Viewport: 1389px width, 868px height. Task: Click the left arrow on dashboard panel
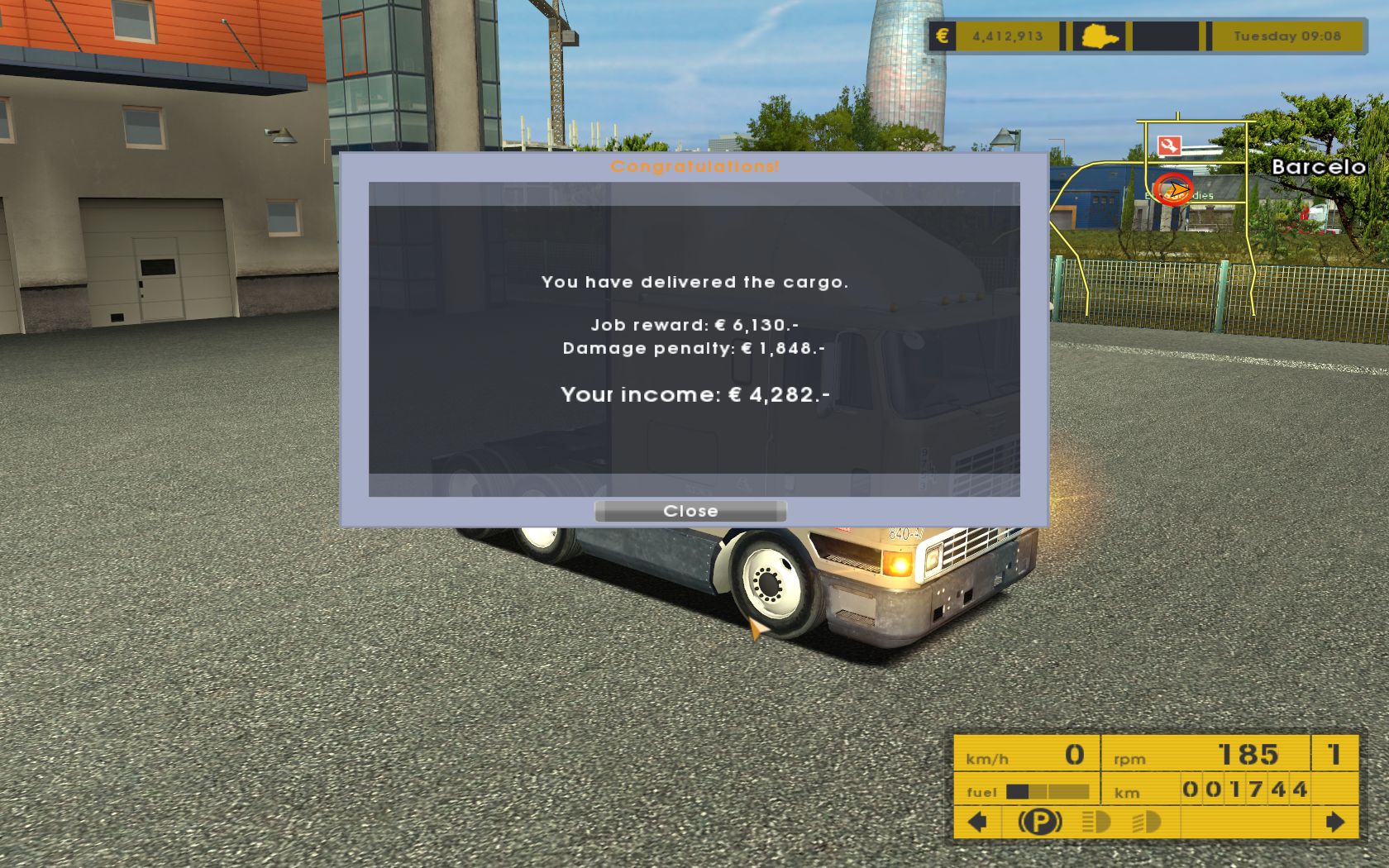977,822
